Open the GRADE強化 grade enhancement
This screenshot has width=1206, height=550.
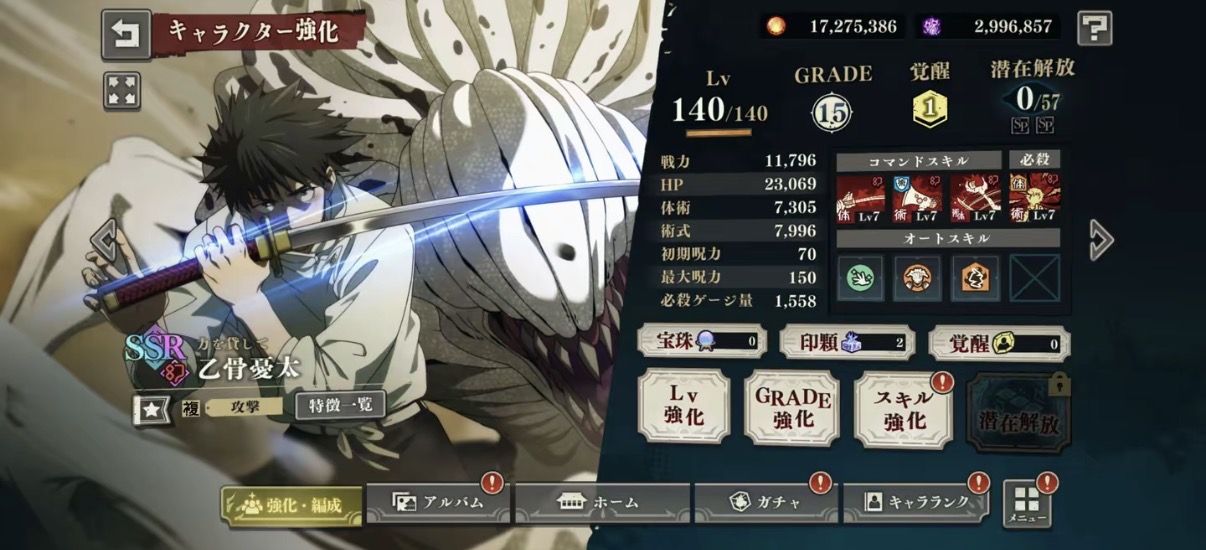[x=793, y=406]
